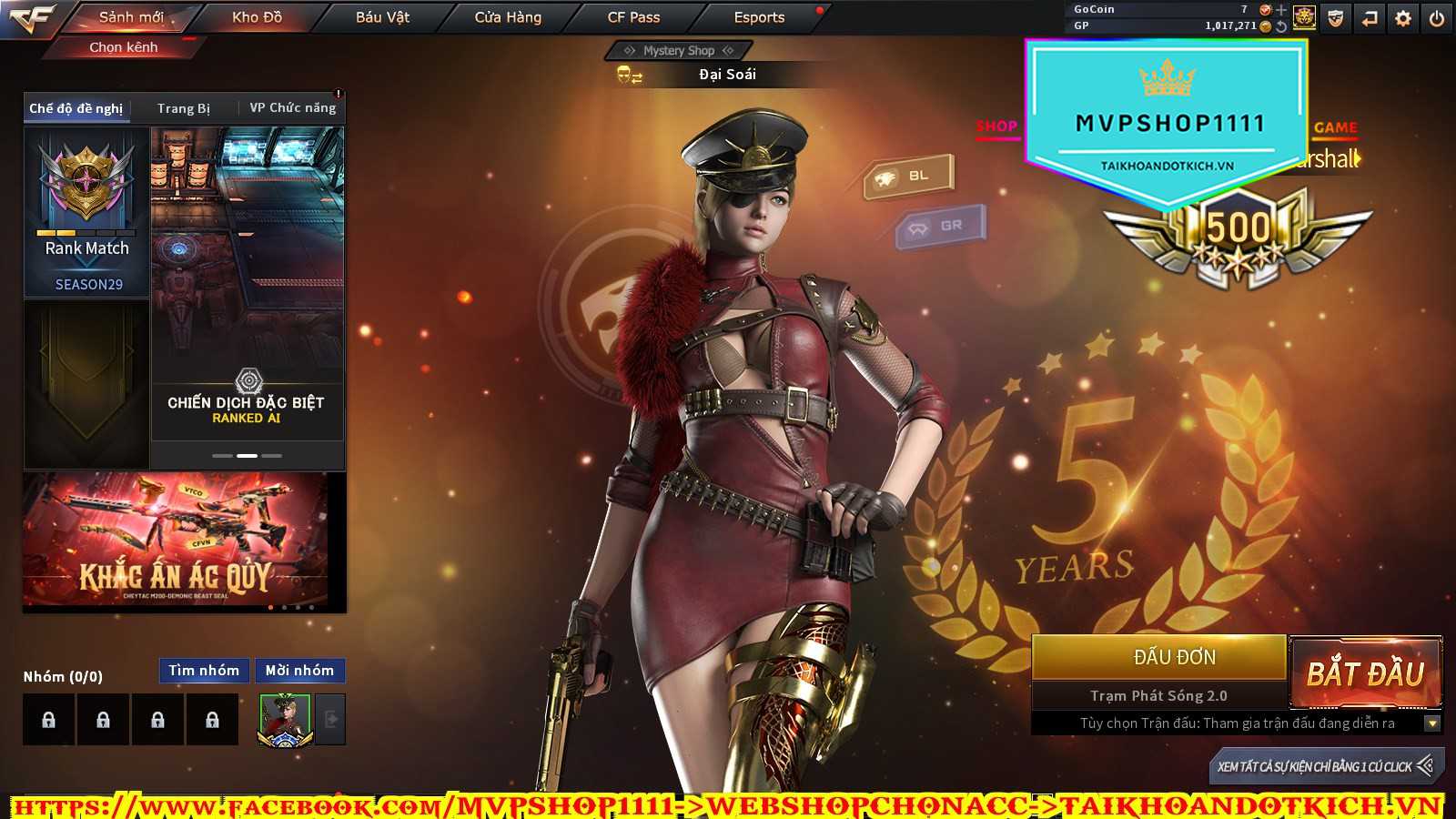Open the Khắc Ấn Ác Quỷ event banner
This screenshot has width=1456, height=819.
pyautogui.click(x=177, y=541)
